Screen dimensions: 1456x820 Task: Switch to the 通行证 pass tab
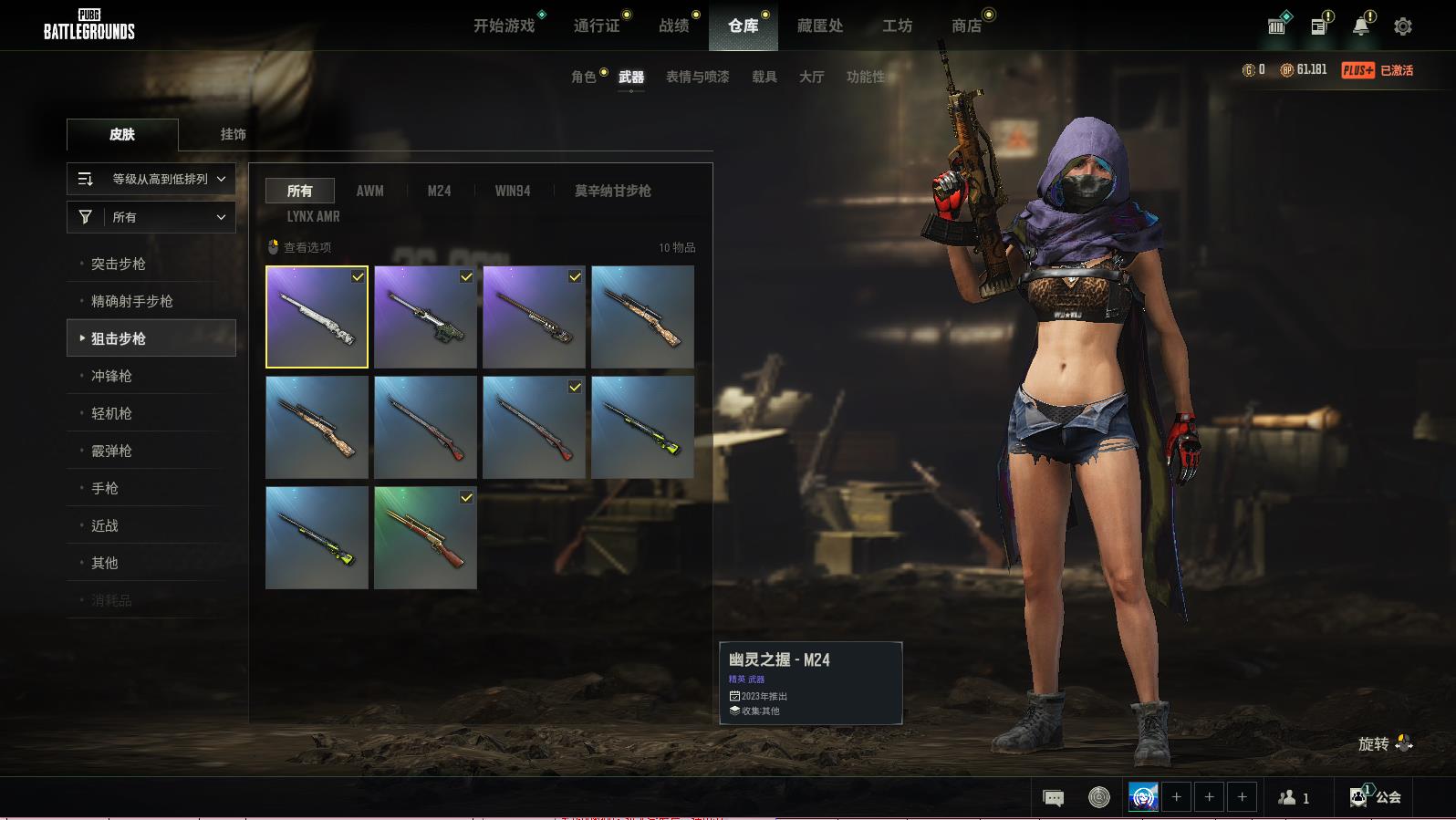pyautogui.click(x=597, y=26)
